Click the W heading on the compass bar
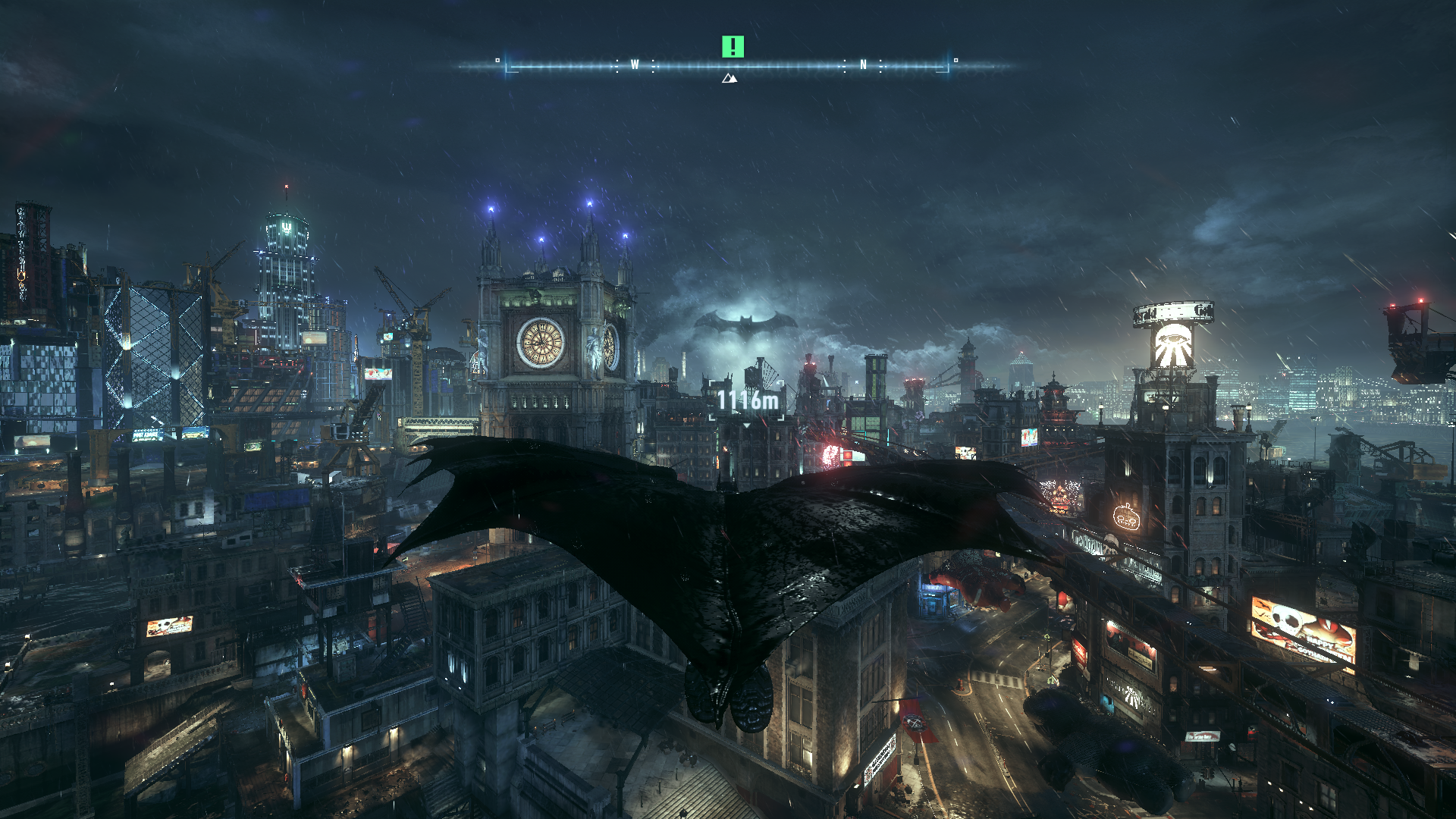 pos(635,65)
